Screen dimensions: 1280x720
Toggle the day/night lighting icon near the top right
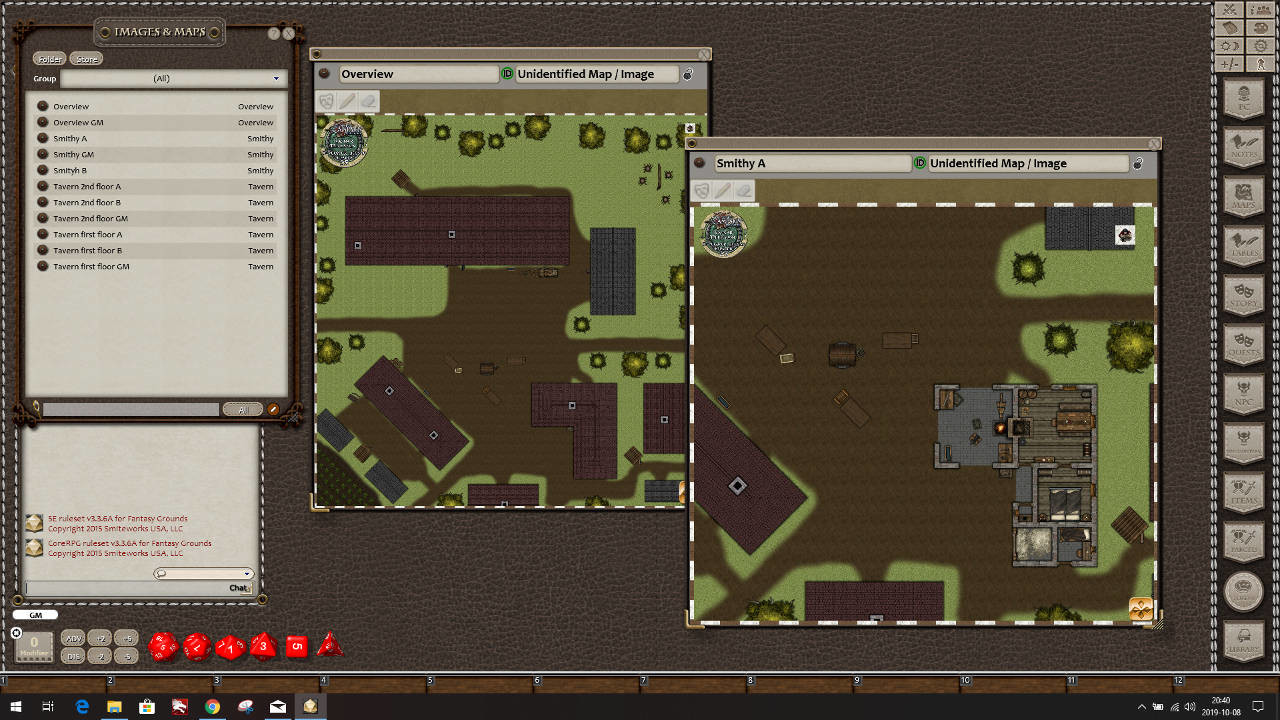1229,45
